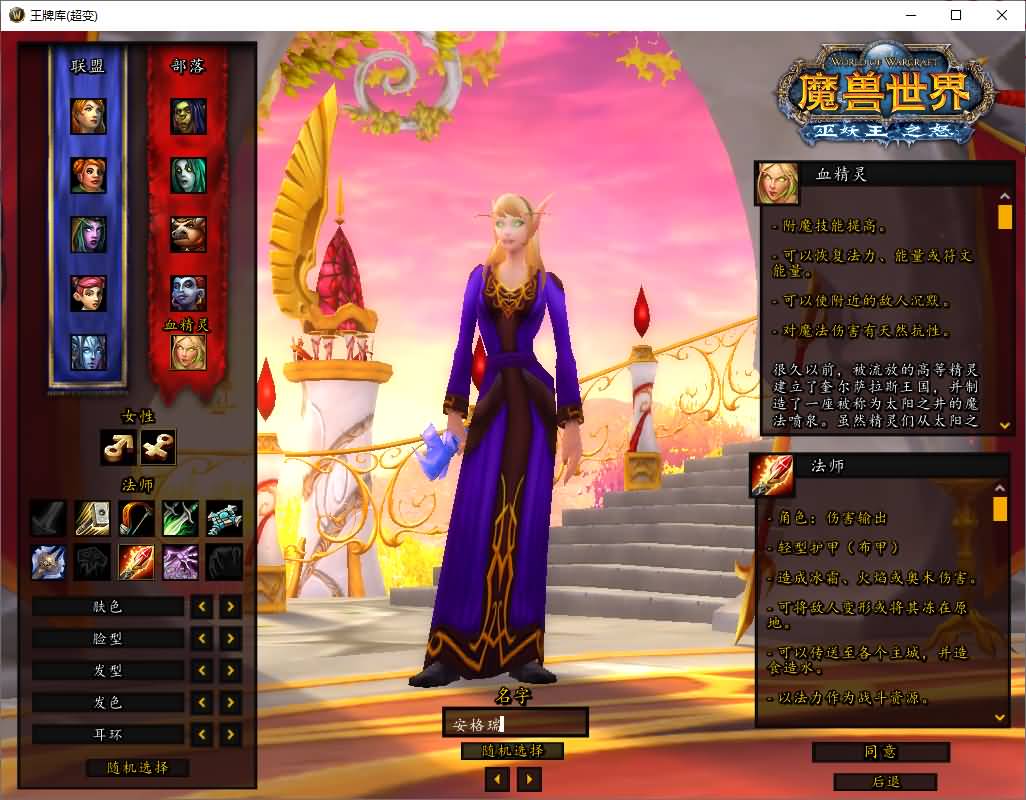Close the game window

pyautogui.click(x=1002, y=15)
